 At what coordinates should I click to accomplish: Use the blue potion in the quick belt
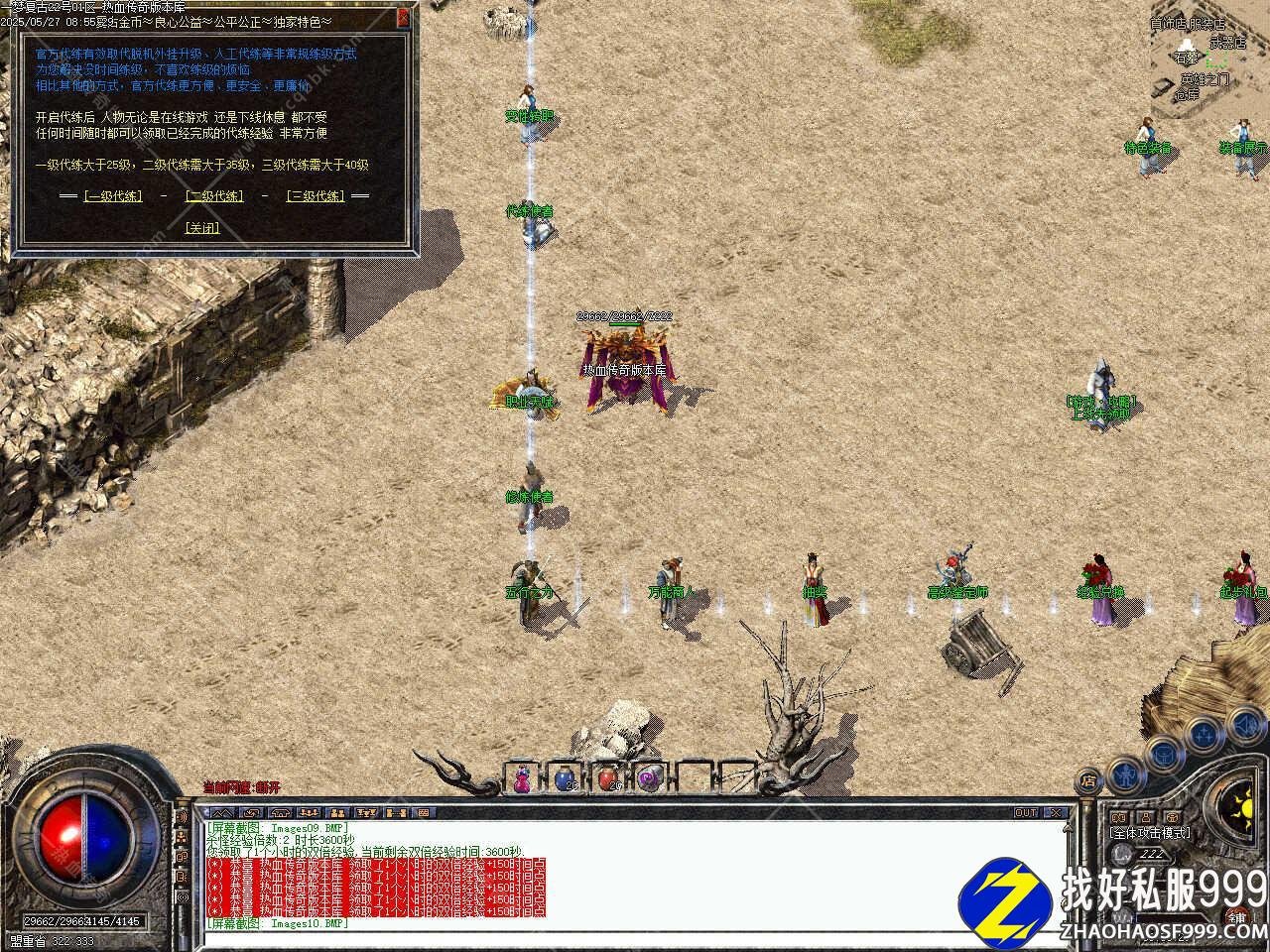click(565, 779)
